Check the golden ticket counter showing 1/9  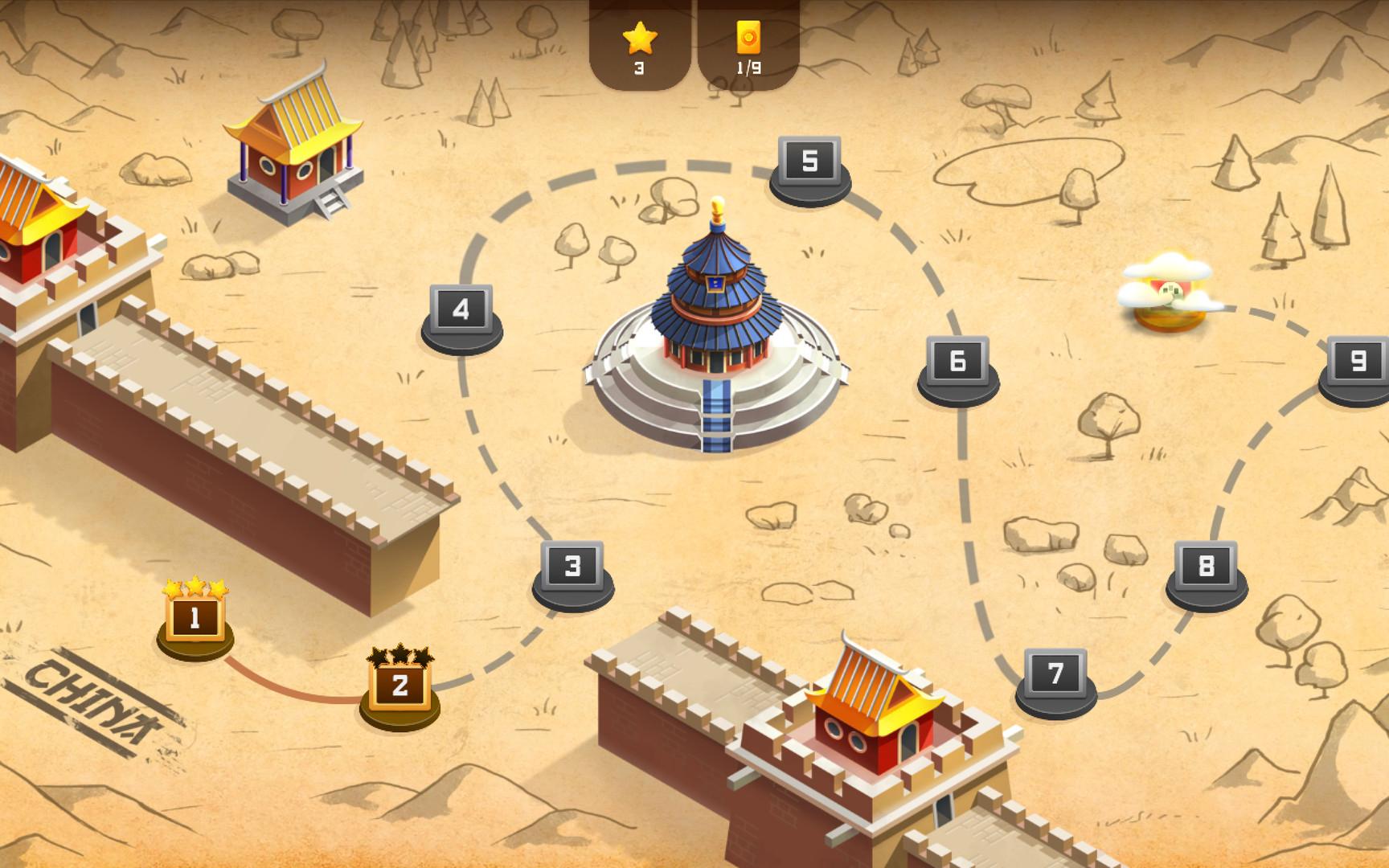(x=749, y=44)
